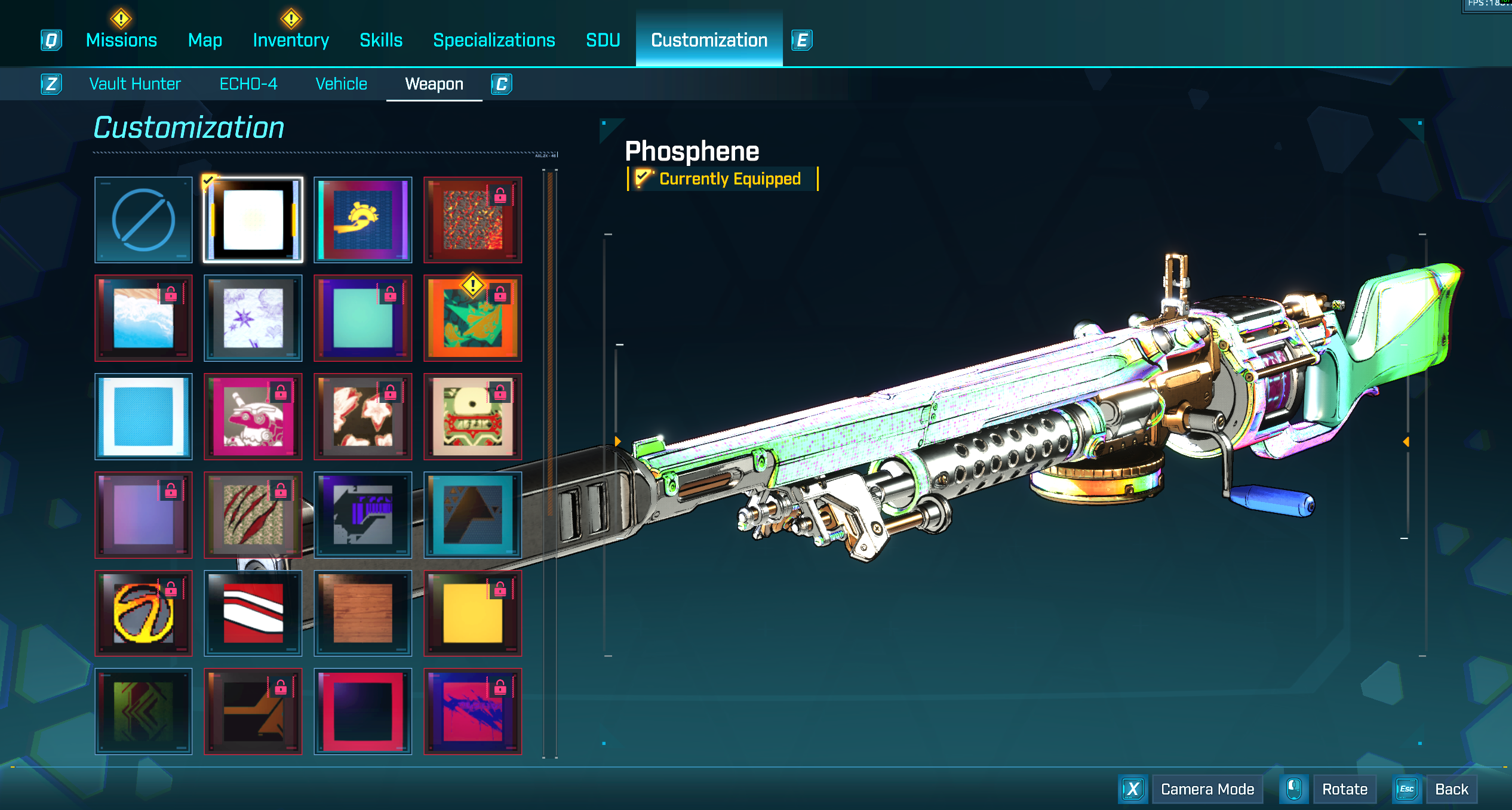This screenshot has height=810, width=1512.
Task: Open the Missions tab
Action: 121,40
